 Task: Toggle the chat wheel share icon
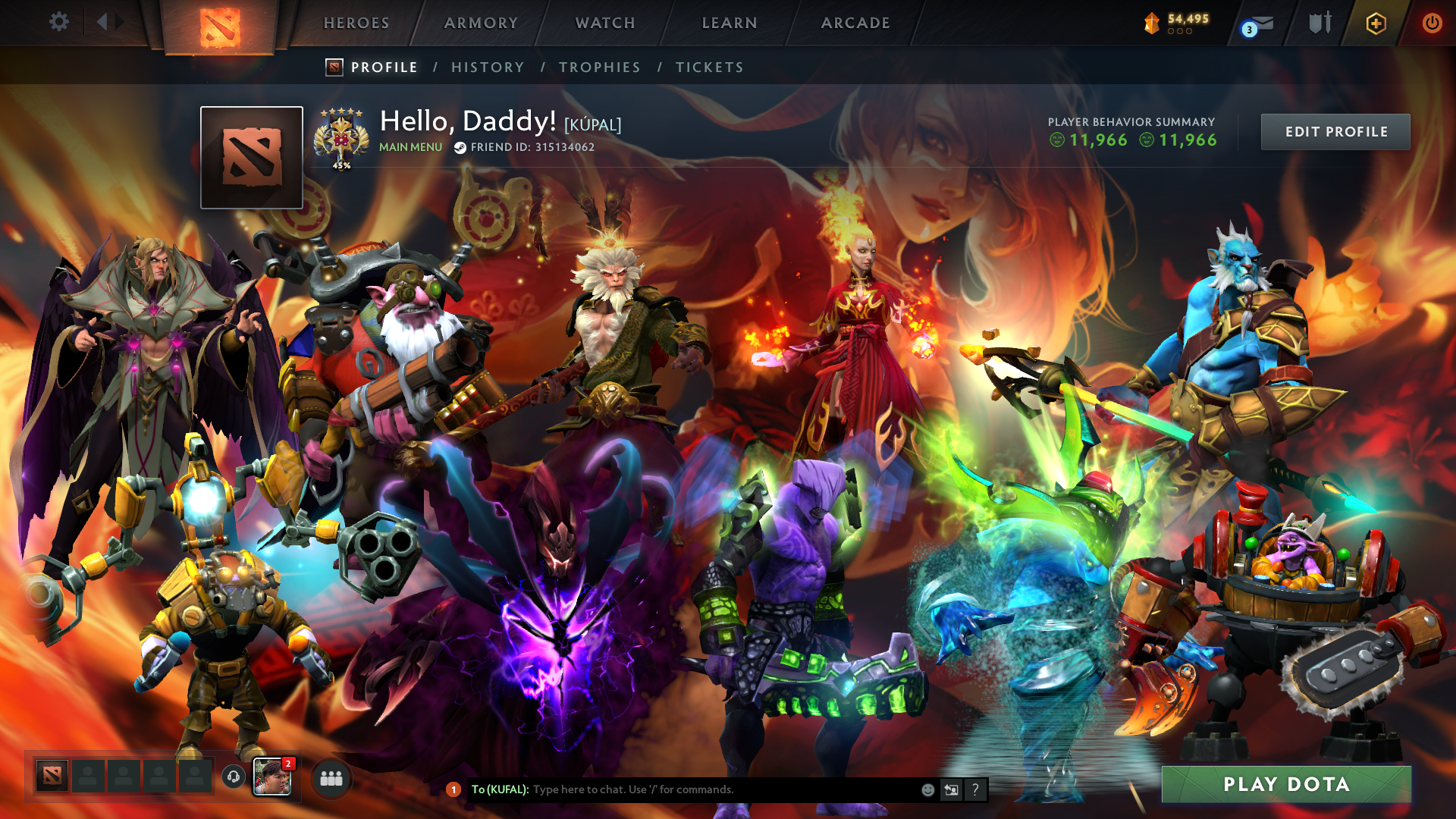(952, 789)
